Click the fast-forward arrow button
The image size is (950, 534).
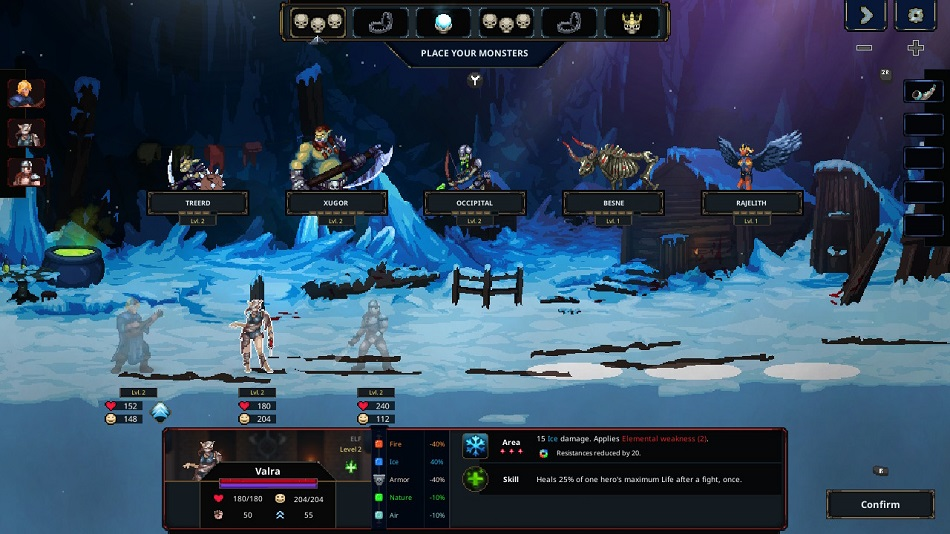click(865, 16)
